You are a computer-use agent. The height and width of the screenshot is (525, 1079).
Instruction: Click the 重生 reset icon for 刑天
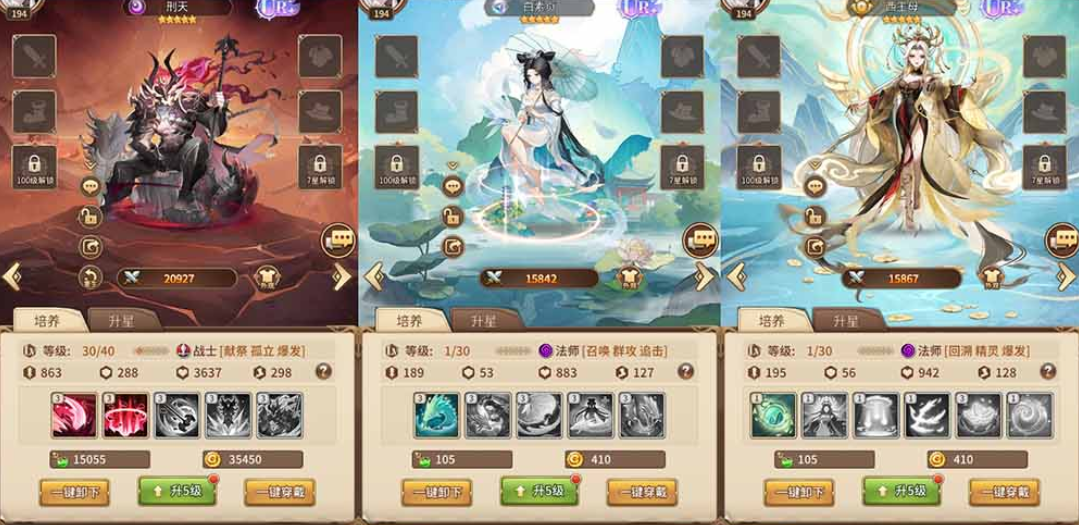tap(90, 278)
